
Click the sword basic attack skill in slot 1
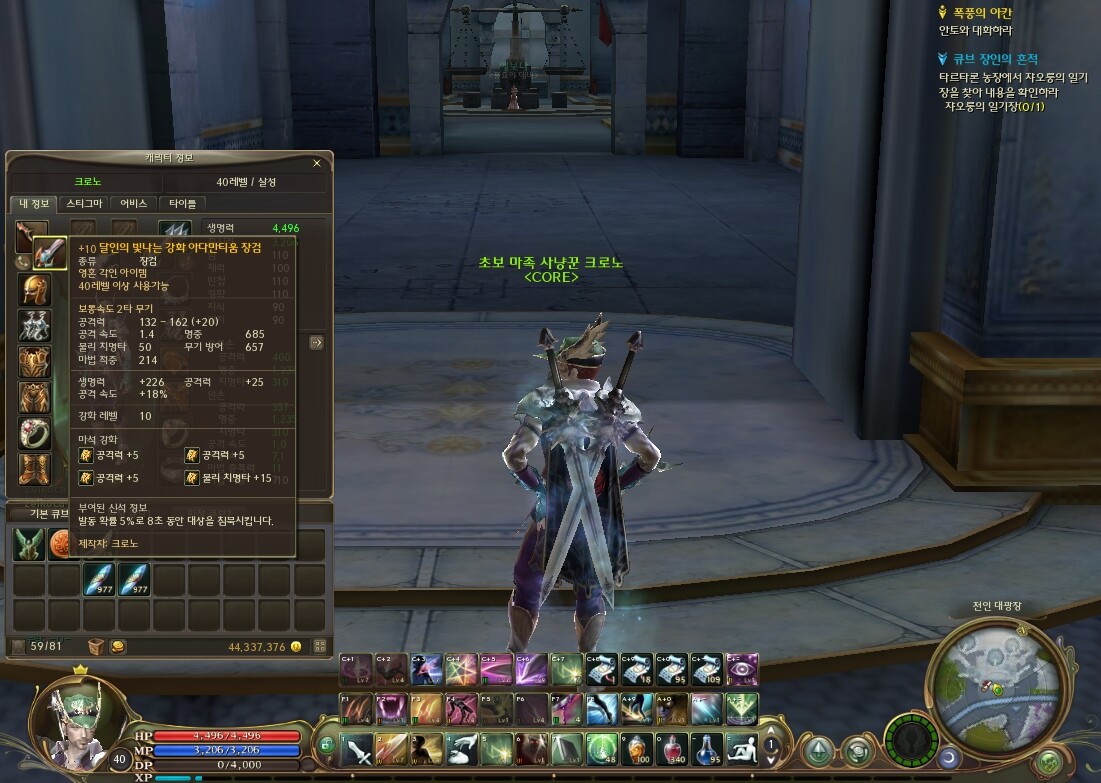pyautogui.click(x=357, y=748)
